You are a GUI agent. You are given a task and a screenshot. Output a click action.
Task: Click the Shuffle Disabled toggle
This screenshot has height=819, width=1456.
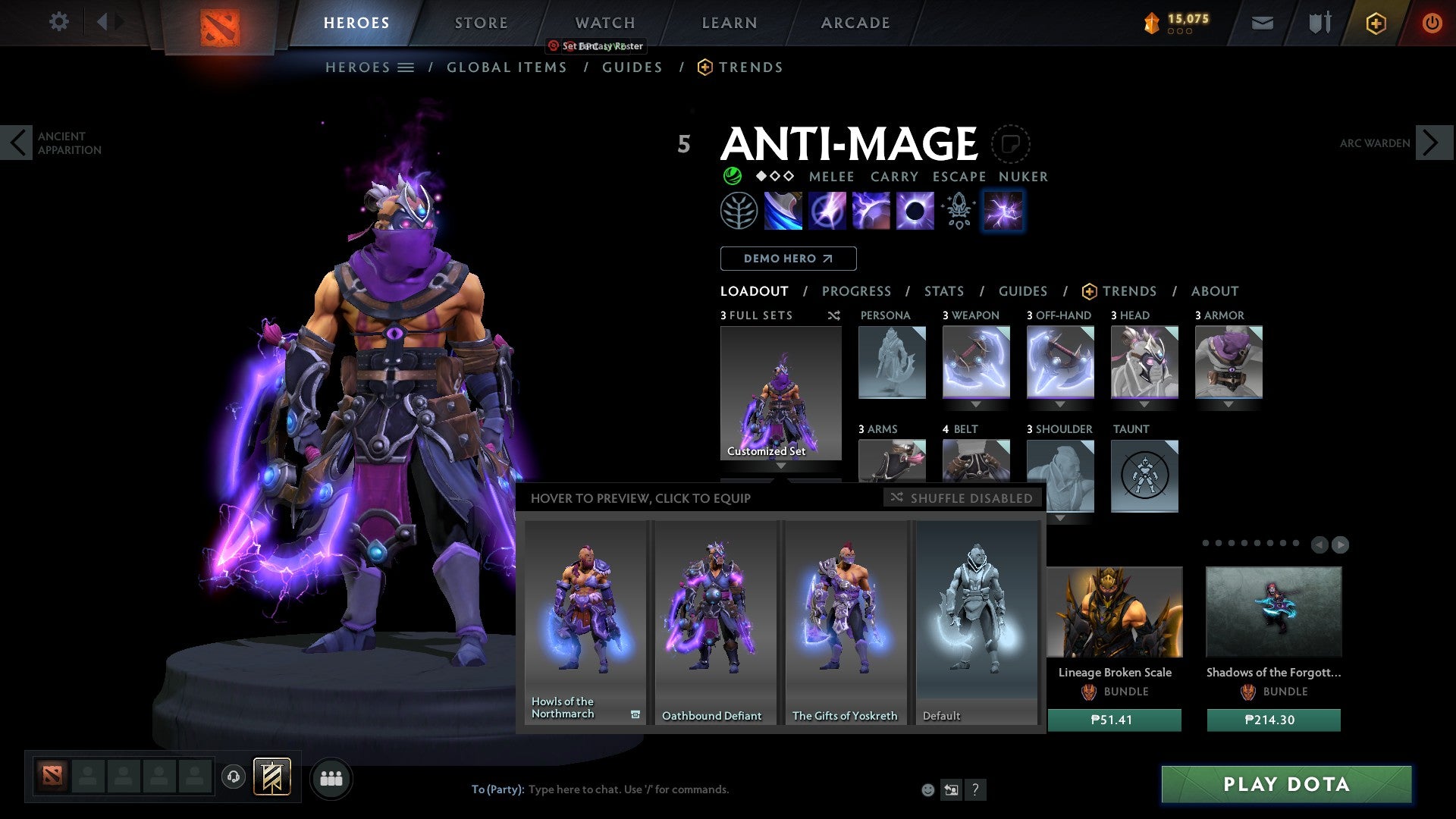(x=962, y=498)
